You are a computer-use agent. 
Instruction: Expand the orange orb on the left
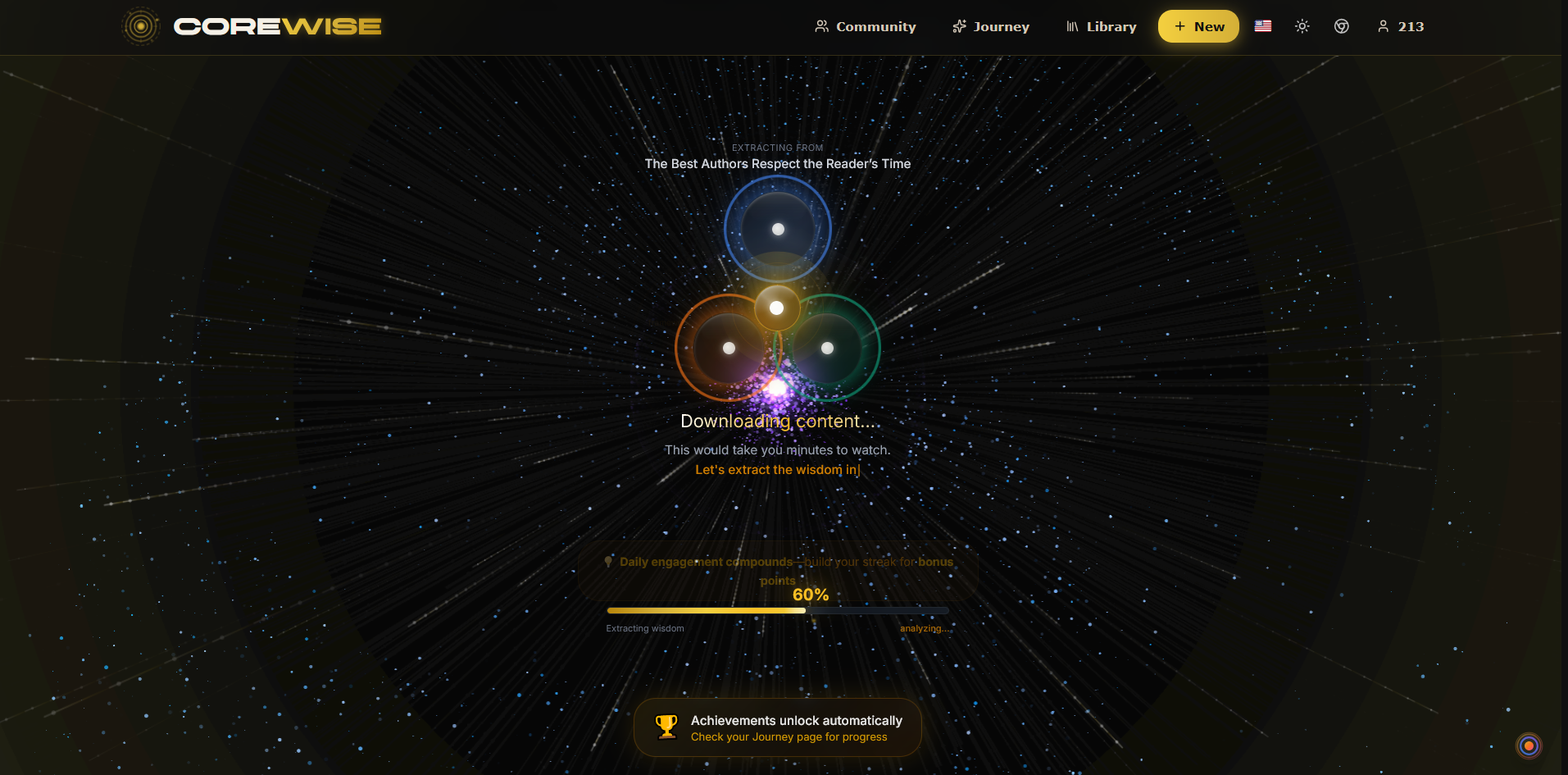pos(728,347)
